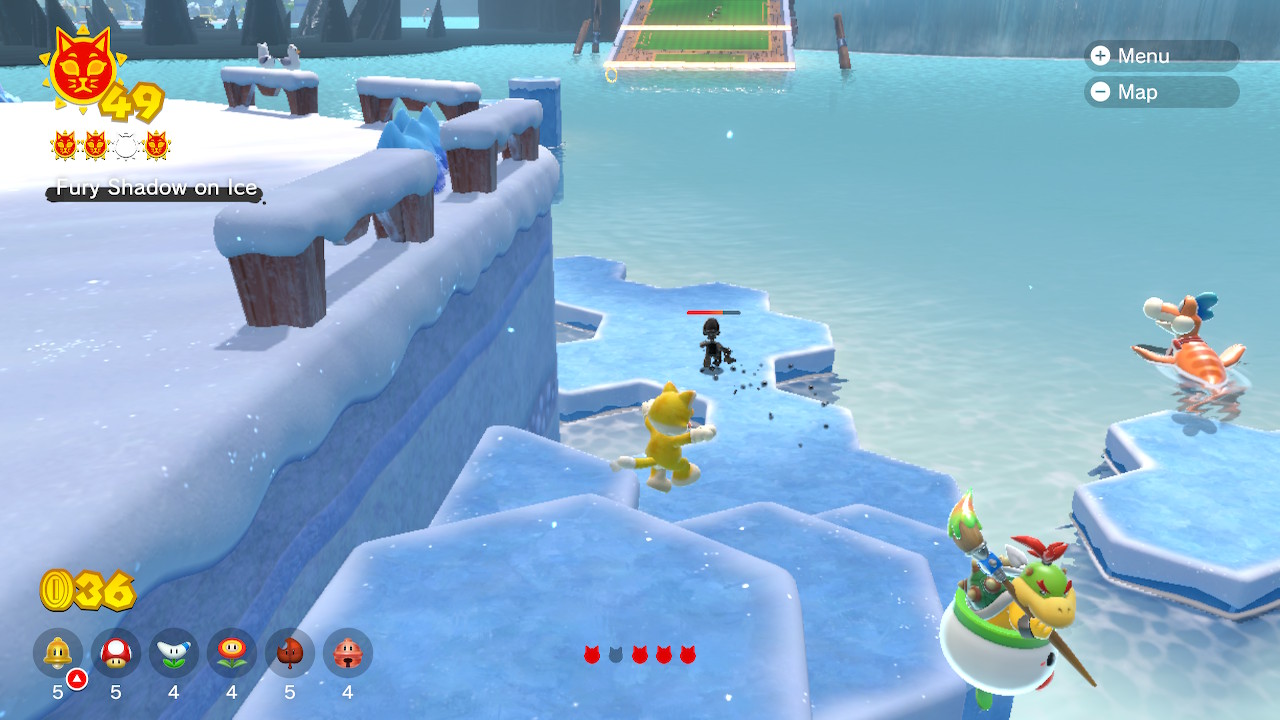Choose the Boomerang Flower reserve item
The width and height of the screenshot is (1280, 720).
click(174, 653)
